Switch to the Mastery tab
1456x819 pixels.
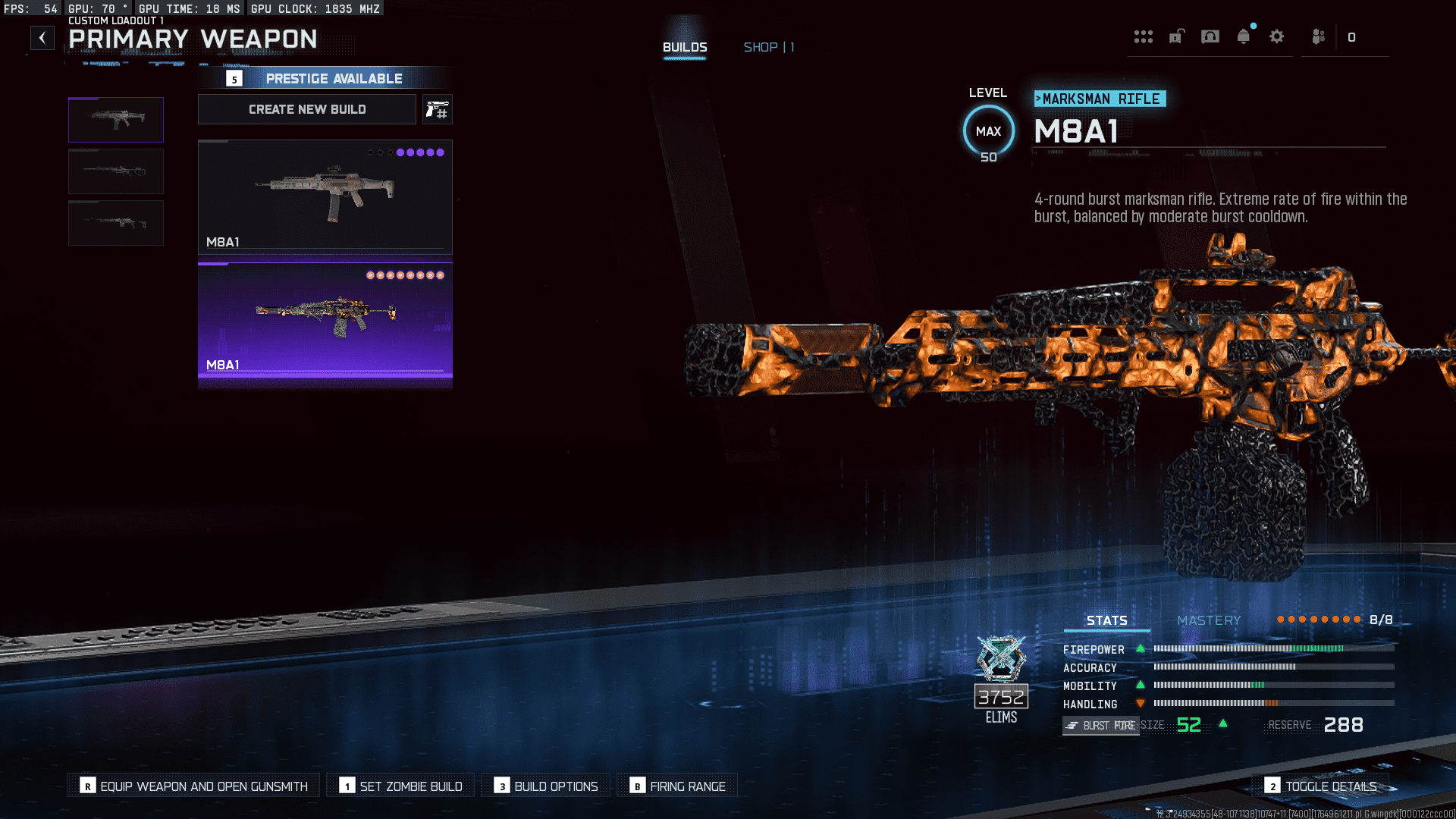pyautogui.click(x=1209, y=620)
